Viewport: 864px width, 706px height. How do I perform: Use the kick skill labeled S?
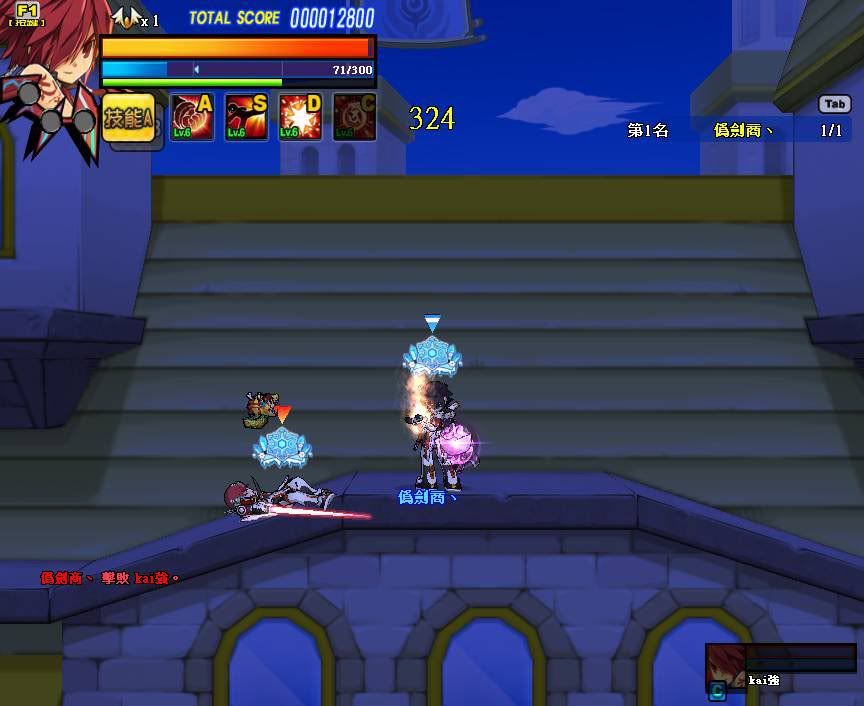246,117
